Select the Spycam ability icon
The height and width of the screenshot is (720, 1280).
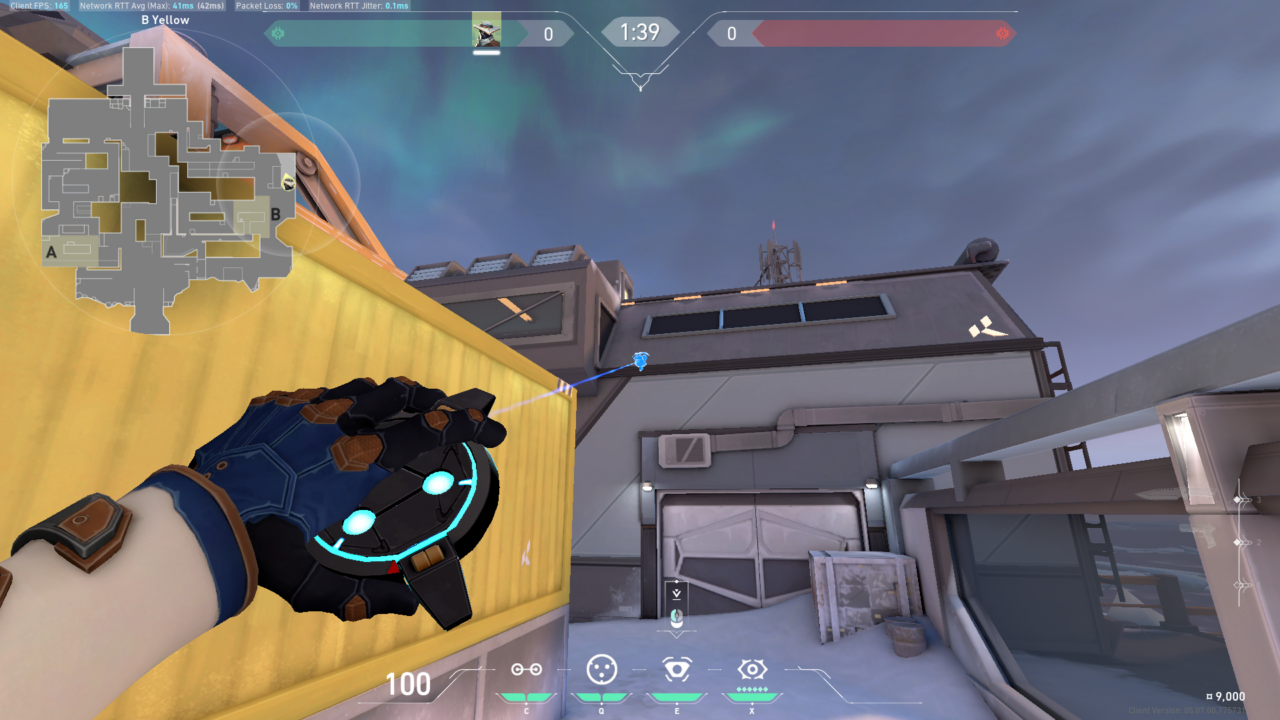coord(677,670)
